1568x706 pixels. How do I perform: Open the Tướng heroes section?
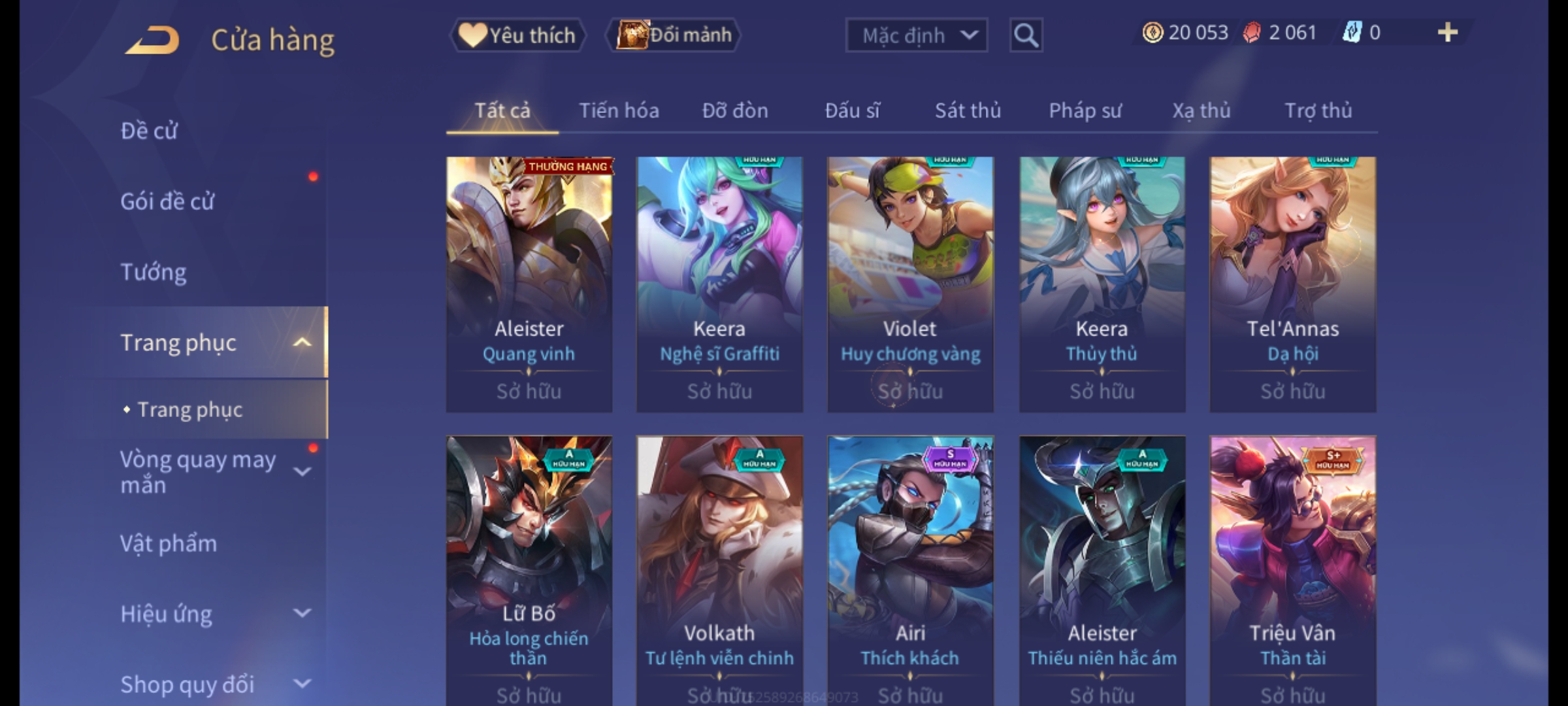[x=154, y=272]
